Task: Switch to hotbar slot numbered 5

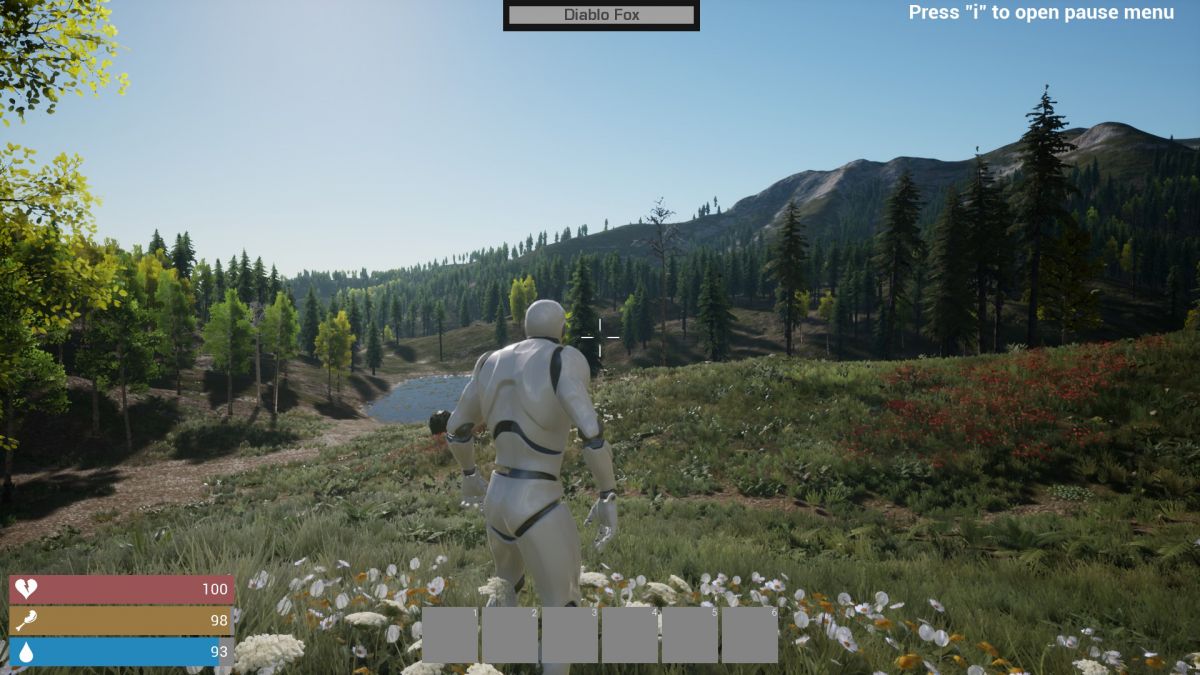Action: pyautogui.click(x=690, y=635)
